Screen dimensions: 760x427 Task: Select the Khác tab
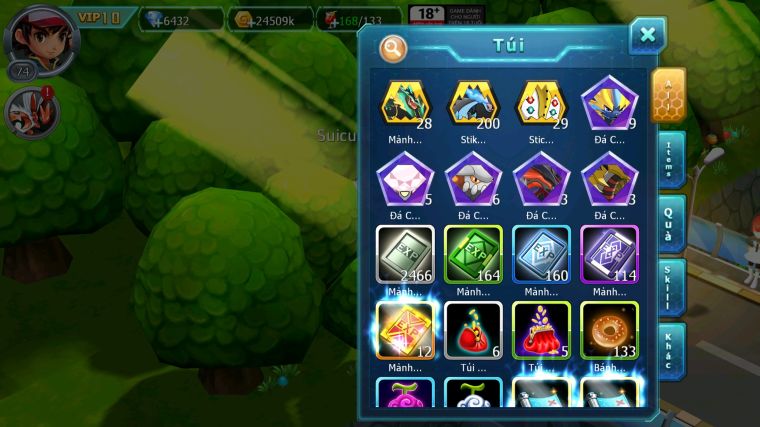point(672,351)
